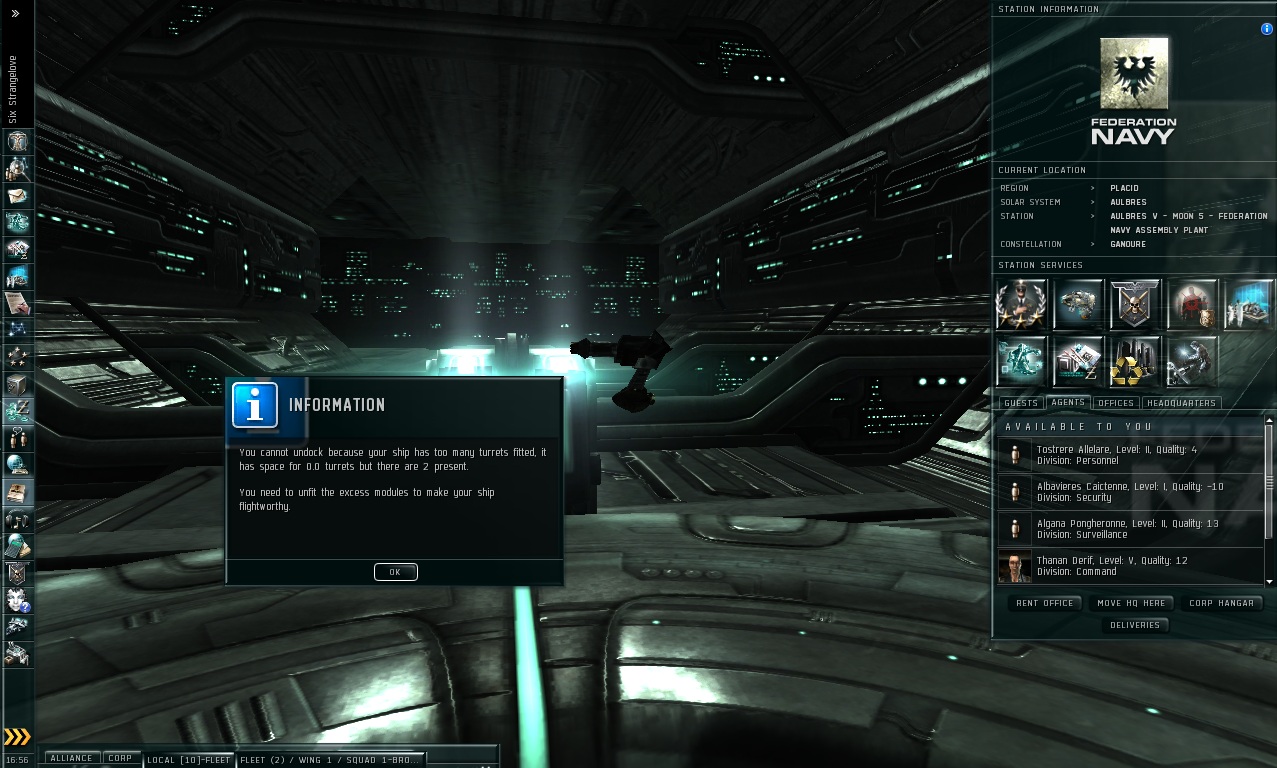Choose Move HQ Here
Viewport: 1277px width, 768px height.
pyautogui.click(x=1130, y=603)
